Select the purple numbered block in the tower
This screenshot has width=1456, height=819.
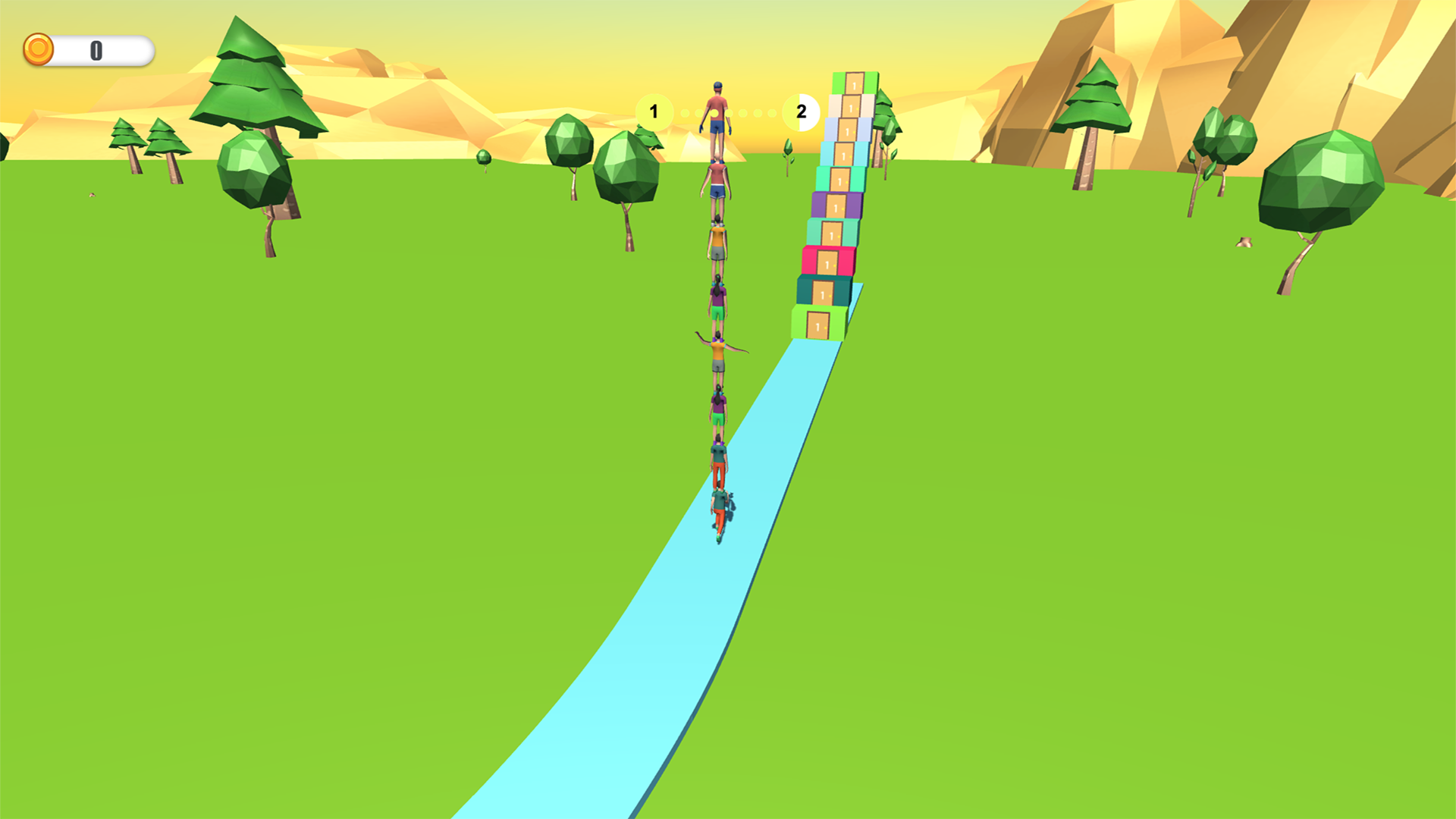click(x=836, y=206)
